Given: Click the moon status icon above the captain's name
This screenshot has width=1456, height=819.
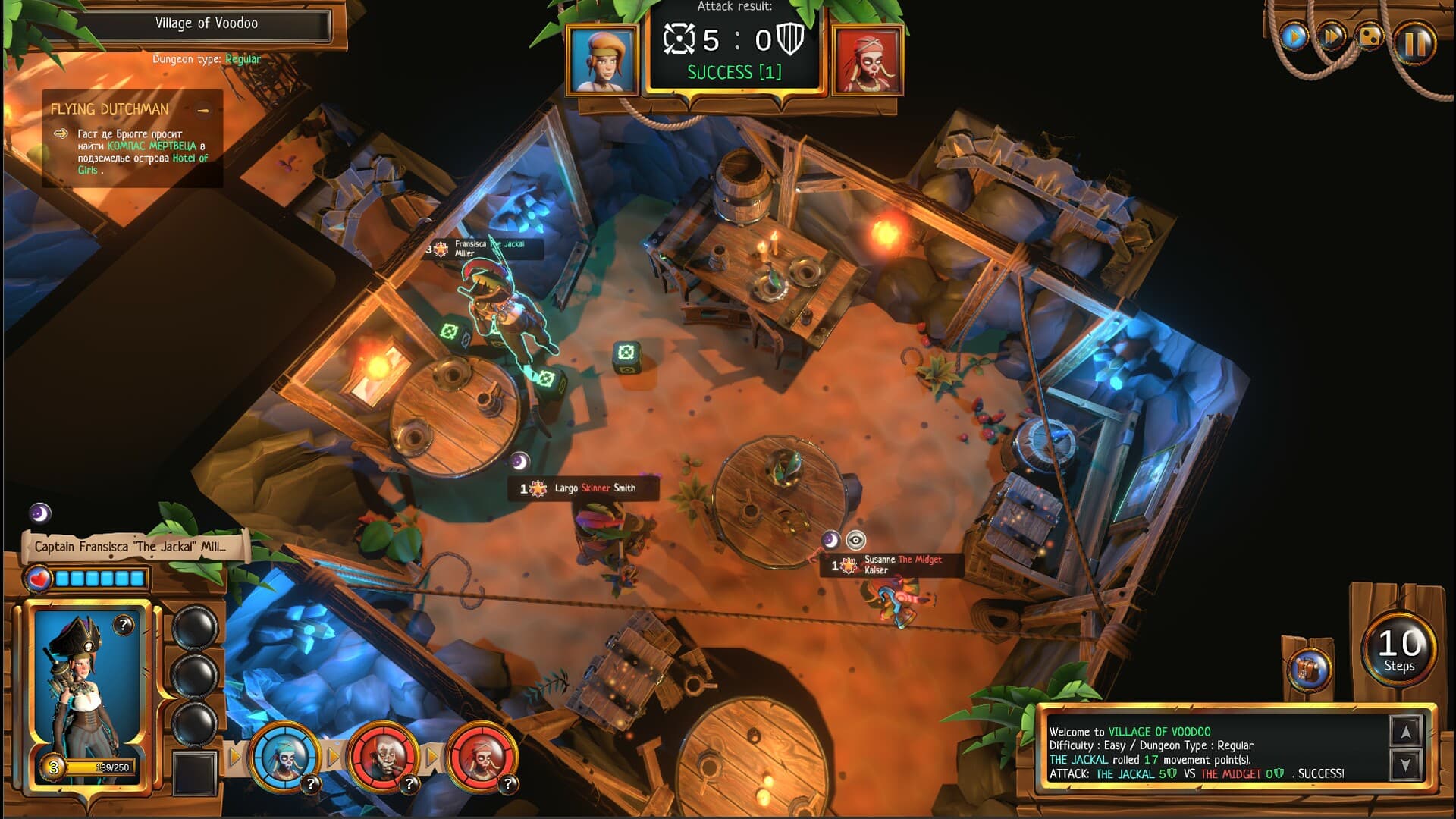Looking at the screenshot, I should (40, 513).
